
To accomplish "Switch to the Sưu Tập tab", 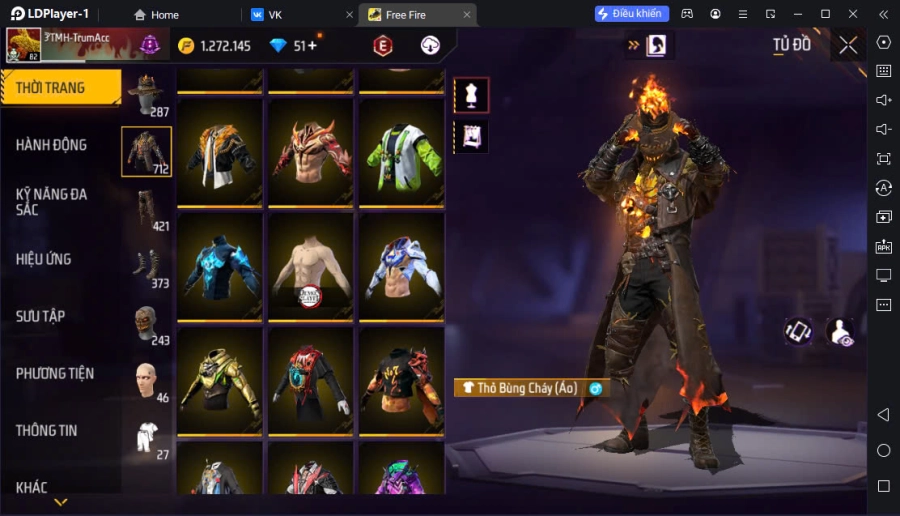I will pyautogui.click(x=41, y=316).
